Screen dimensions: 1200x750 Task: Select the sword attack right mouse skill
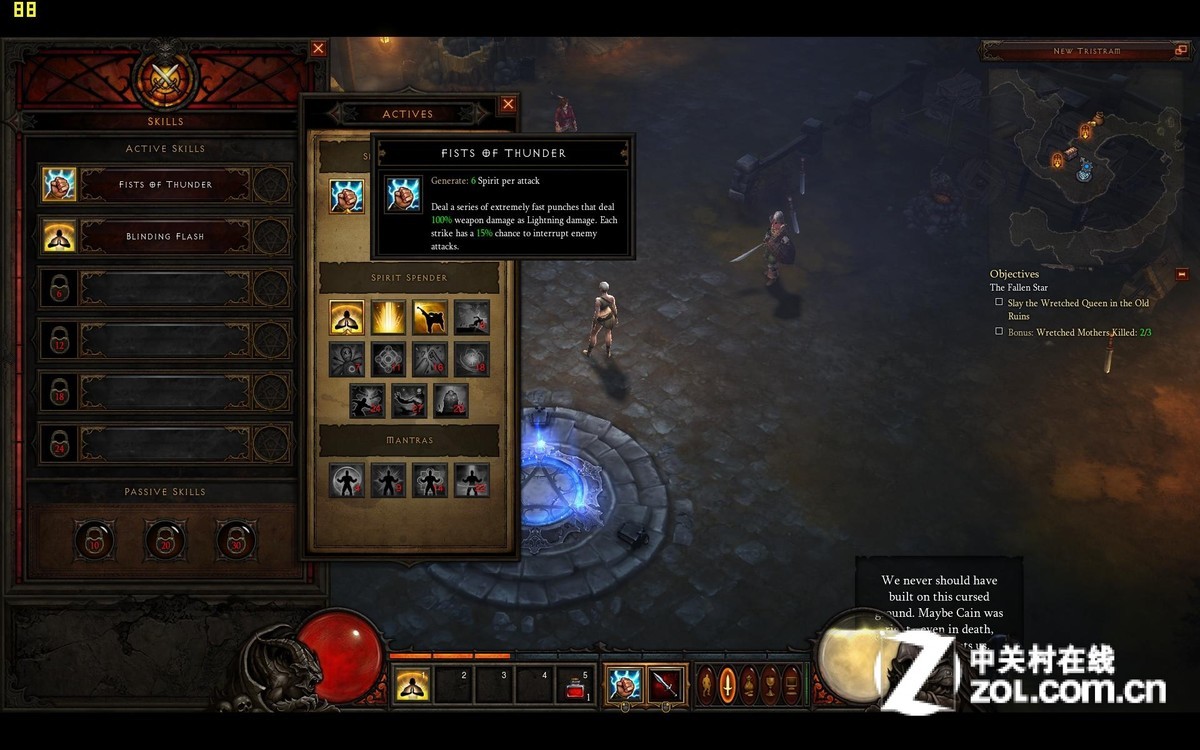pos(665,685)
